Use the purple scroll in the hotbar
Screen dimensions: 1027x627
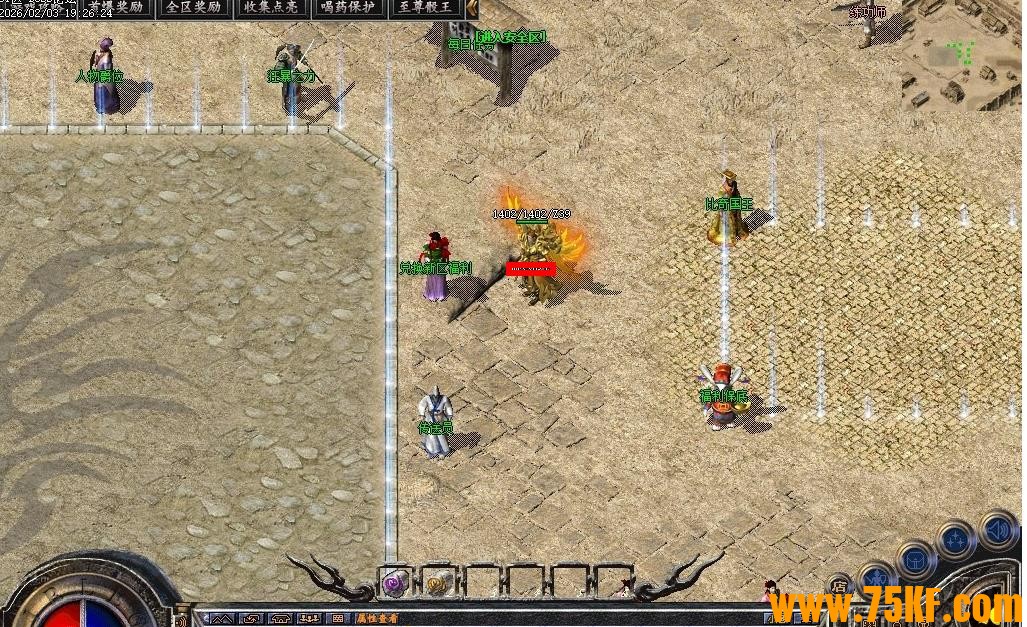394,582
